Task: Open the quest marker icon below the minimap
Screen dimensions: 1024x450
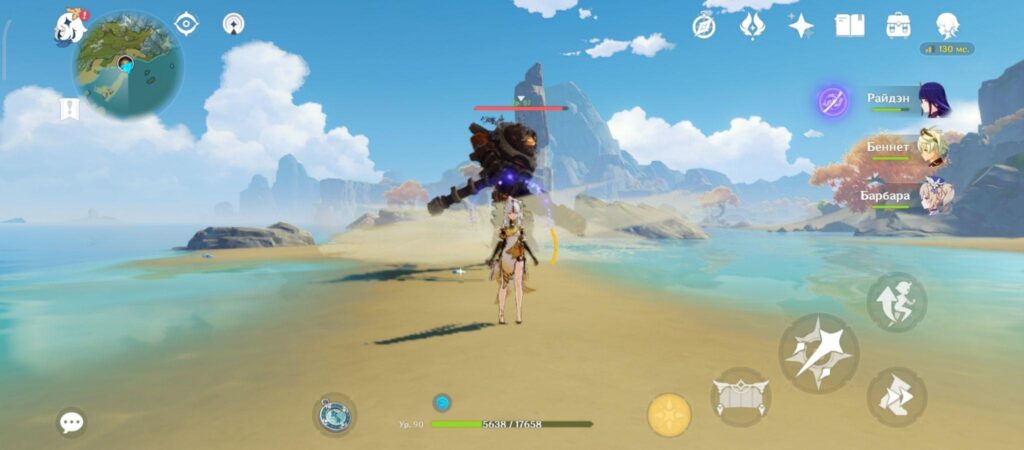Action: pos(70,108)
